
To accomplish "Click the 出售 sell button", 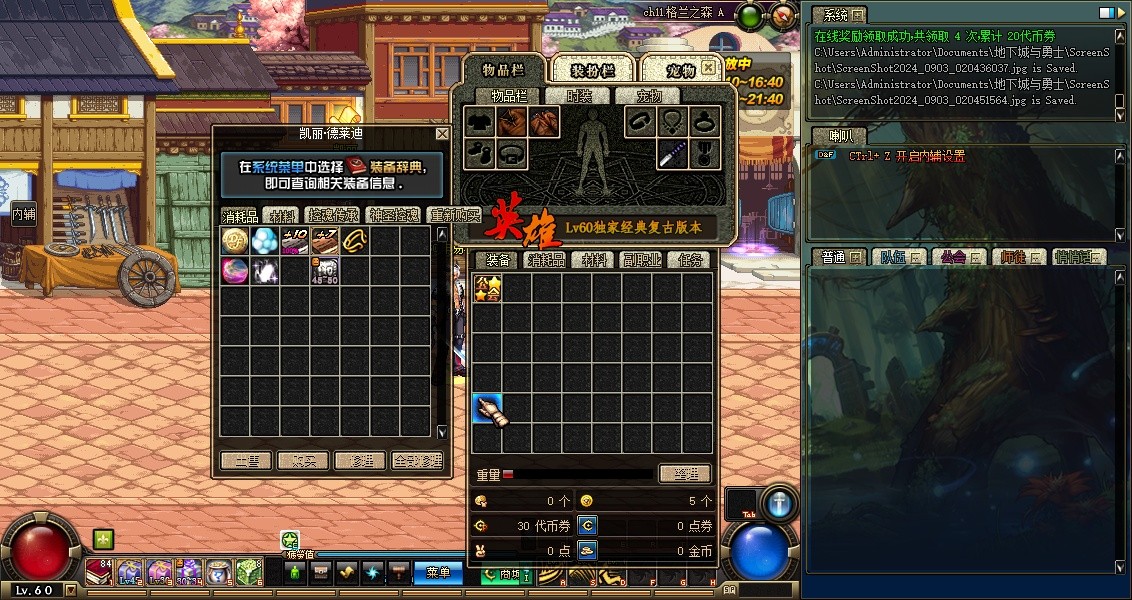I will pos(245,461).
